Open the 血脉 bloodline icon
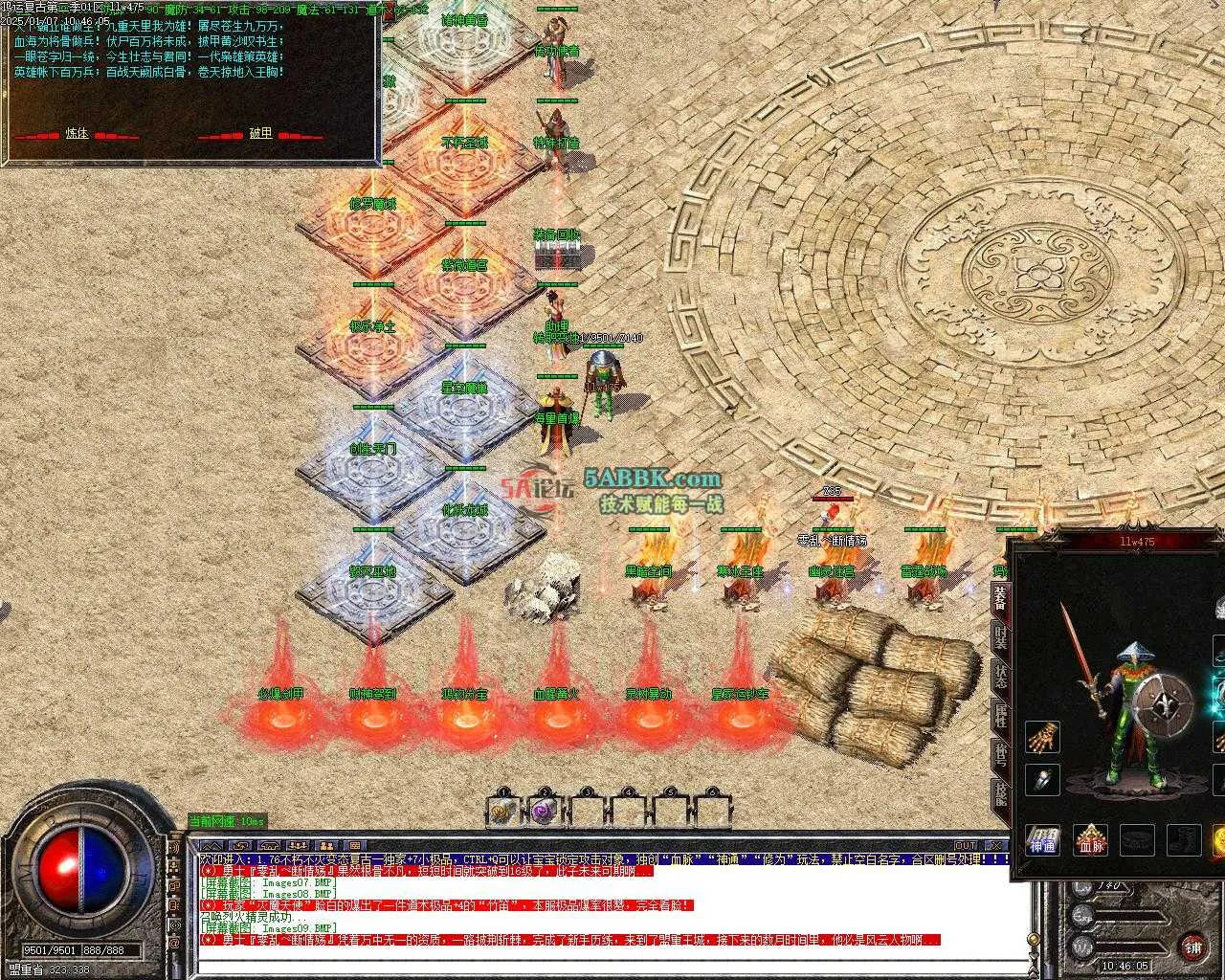This screenshot has height=980, width=1225. click(x=1090, y=840)
